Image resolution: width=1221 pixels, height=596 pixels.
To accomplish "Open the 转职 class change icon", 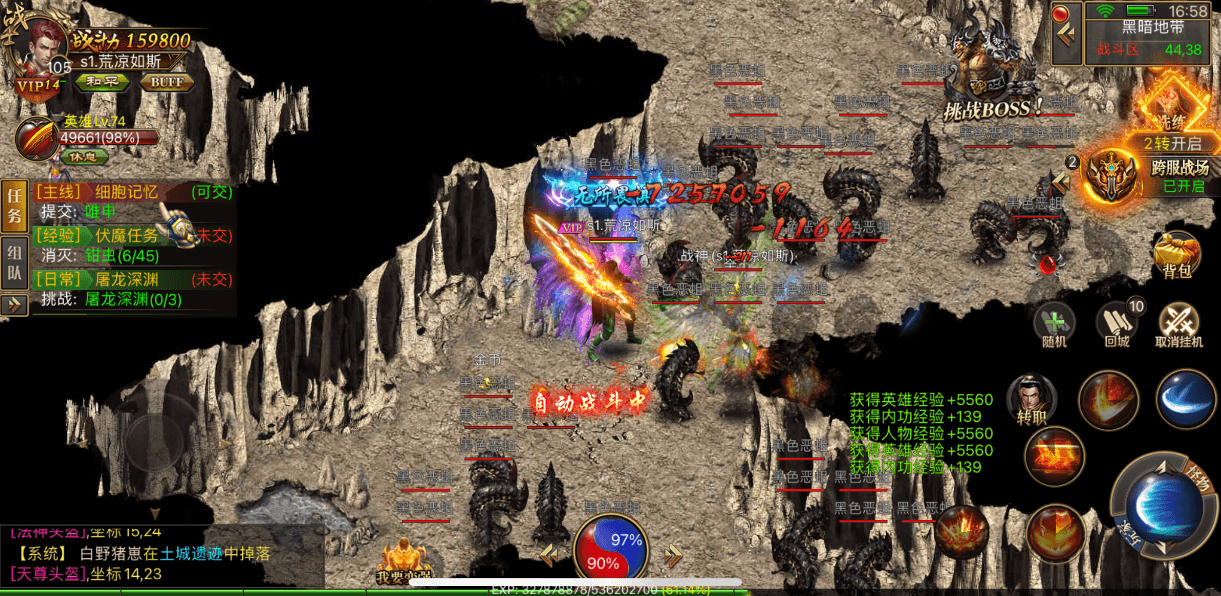I will [x=1032, y=400].
